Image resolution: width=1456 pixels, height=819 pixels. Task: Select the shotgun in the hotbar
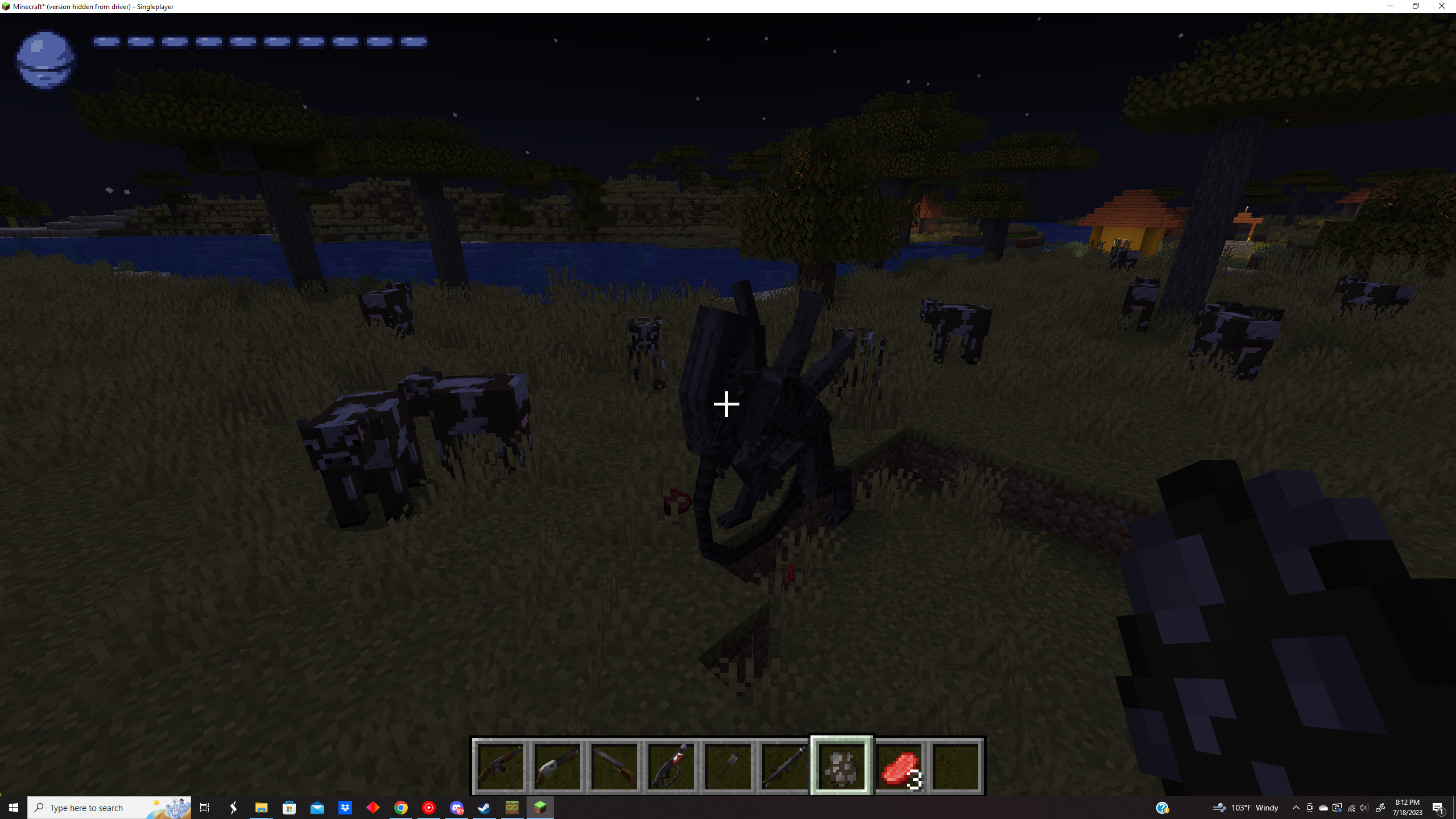pos(557,765)
